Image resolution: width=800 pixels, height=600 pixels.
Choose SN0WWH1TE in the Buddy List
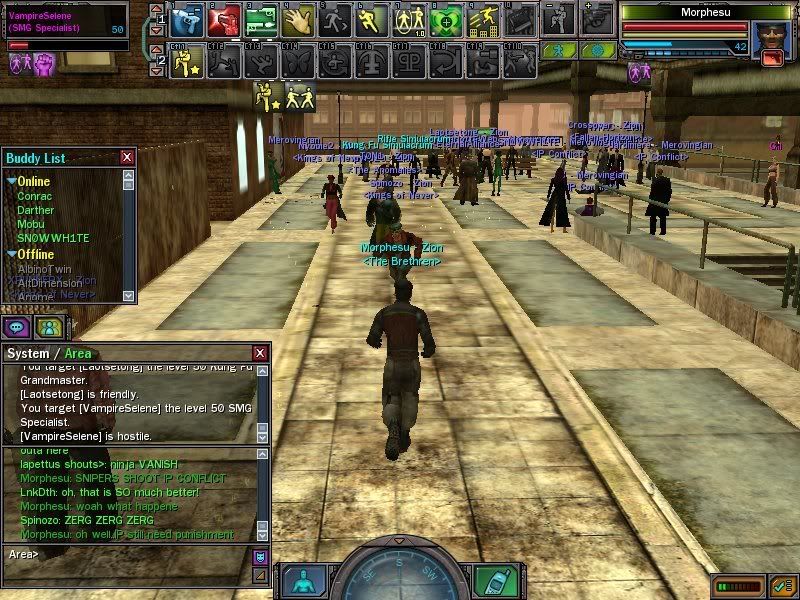click(53, 238)
